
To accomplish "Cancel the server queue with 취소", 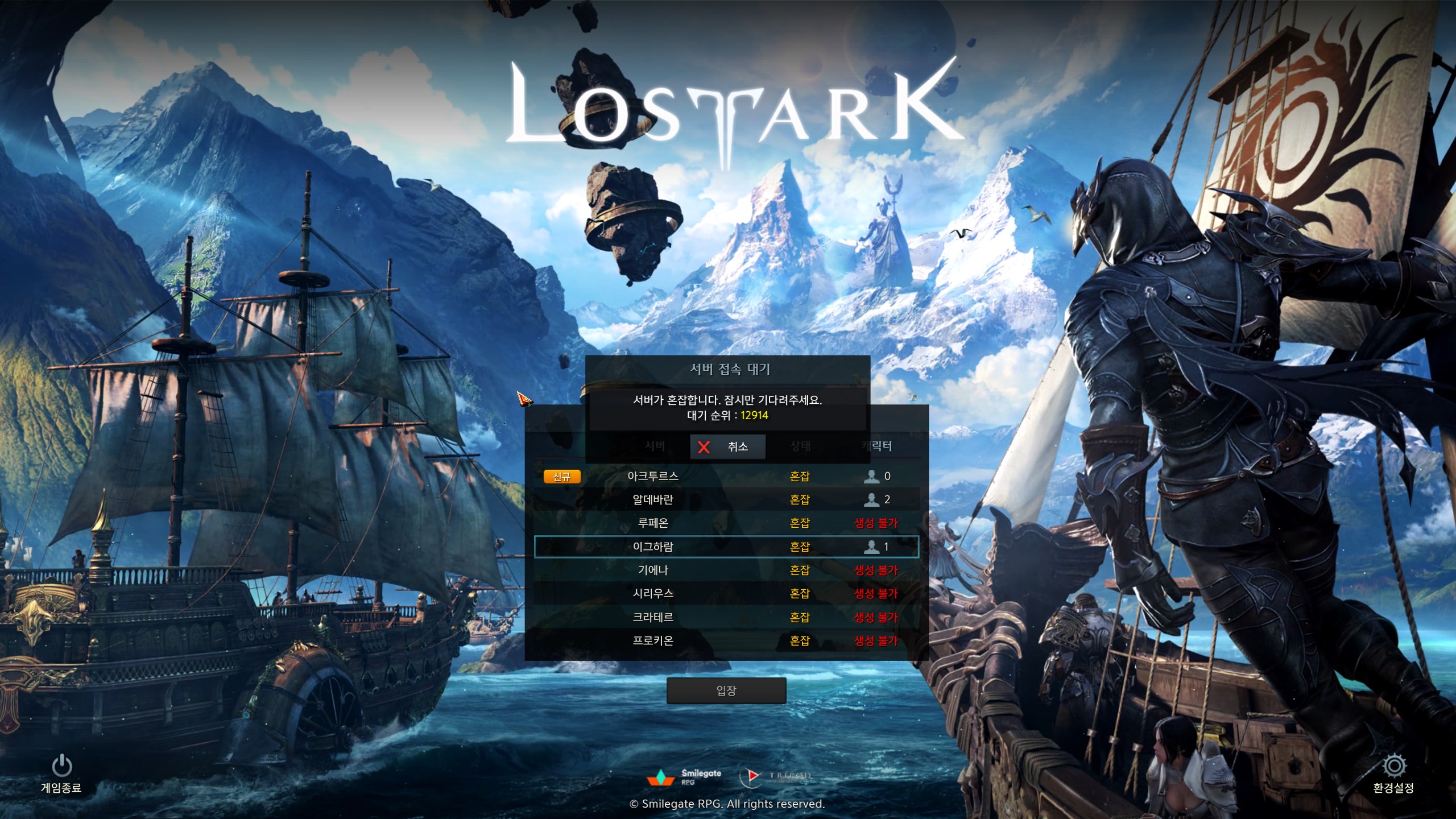I will point(727,446).
